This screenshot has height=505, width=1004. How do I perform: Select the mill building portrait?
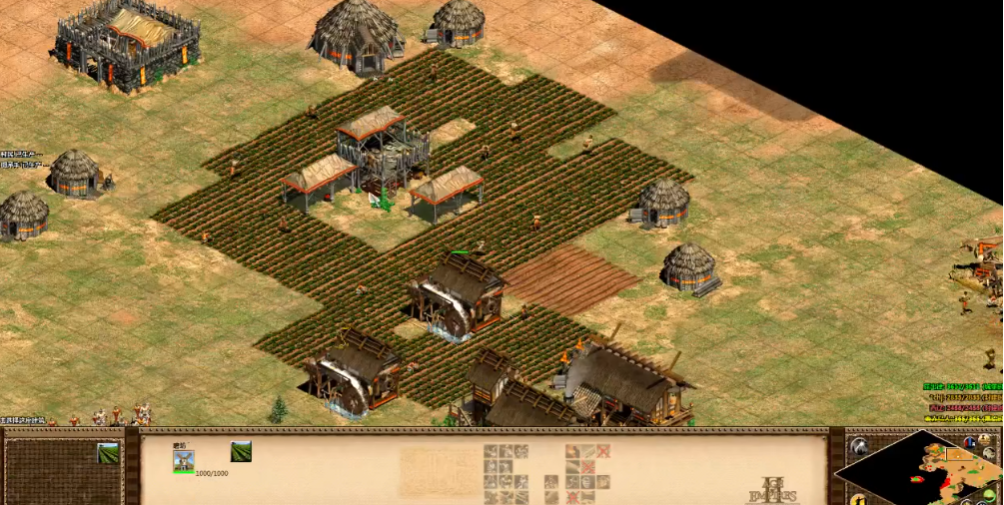click(183, 459)
